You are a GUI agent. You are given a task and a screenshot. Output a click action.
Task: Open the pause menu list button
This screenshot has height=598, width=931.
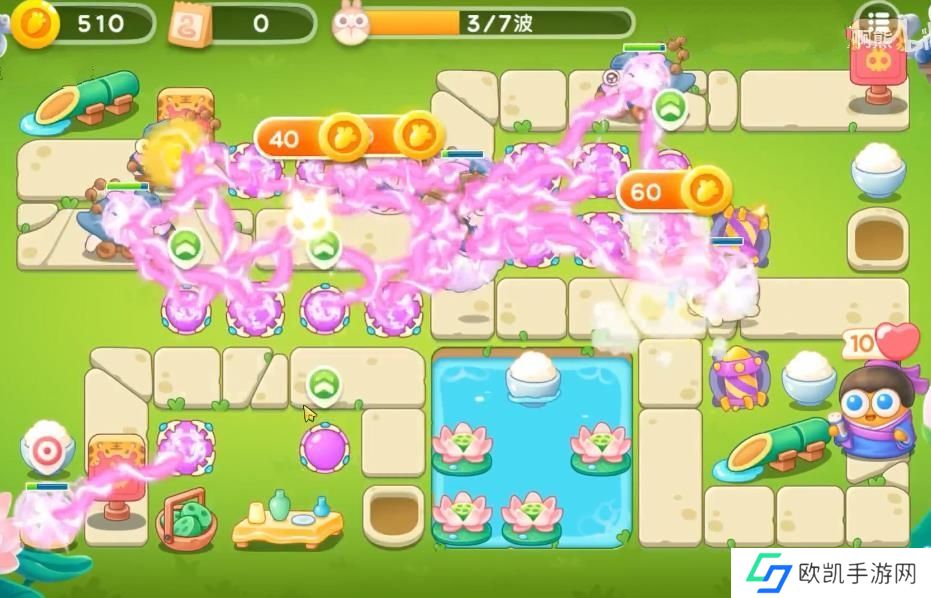pyautogui.click(x=877, y=23)
